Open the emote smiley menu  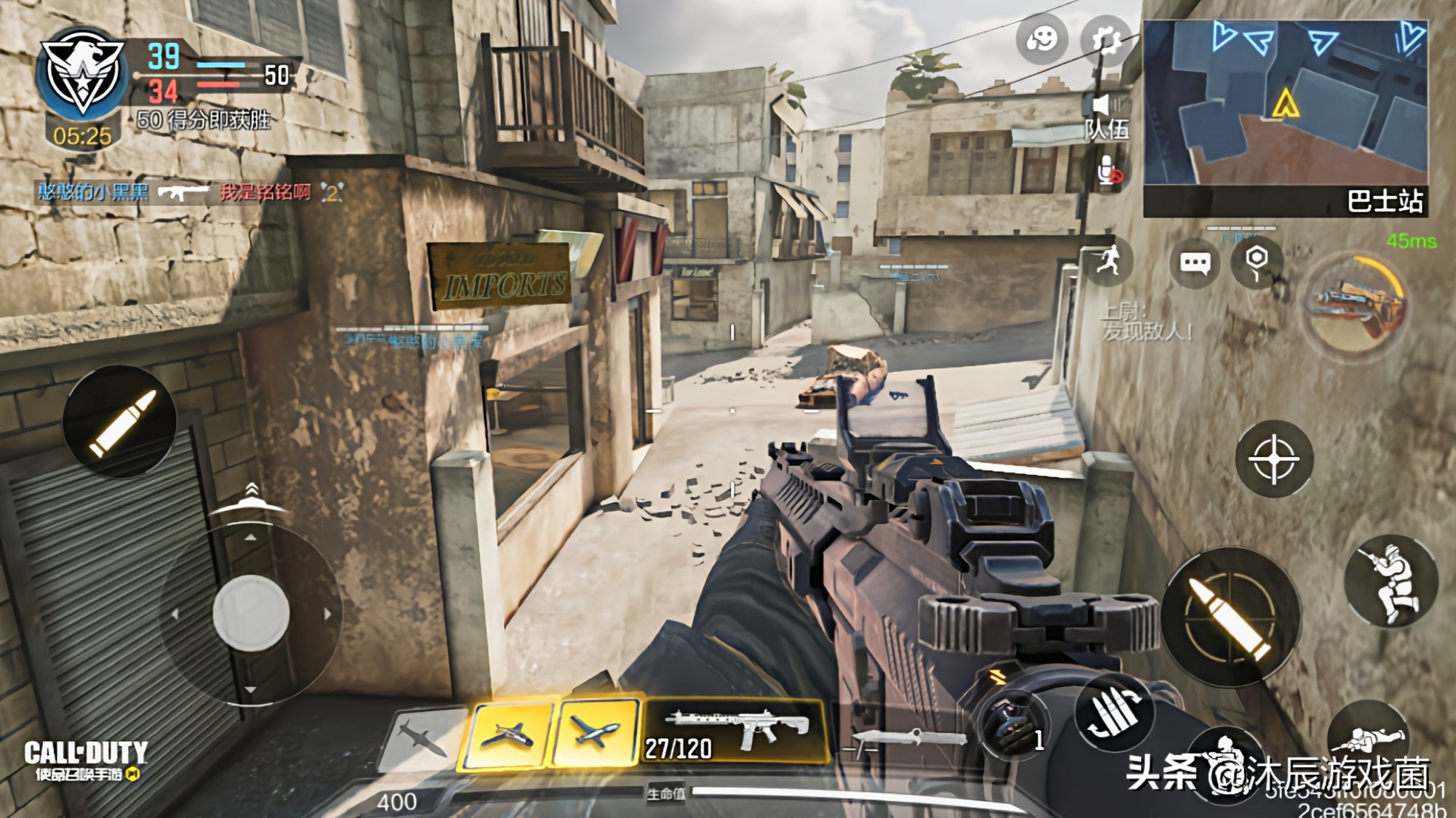[1042, 39]
